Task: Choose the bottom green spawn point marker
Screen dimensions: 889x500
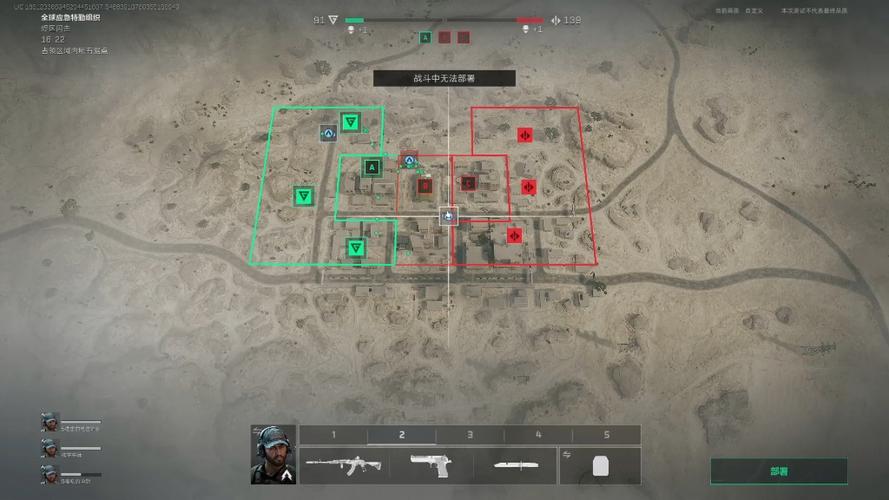Action: coord(356,247)
